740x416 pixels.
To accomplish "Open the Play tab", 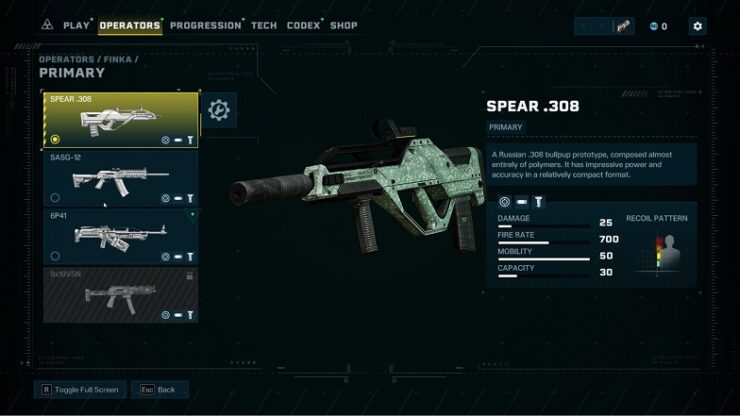I will [x=76, y=25].
